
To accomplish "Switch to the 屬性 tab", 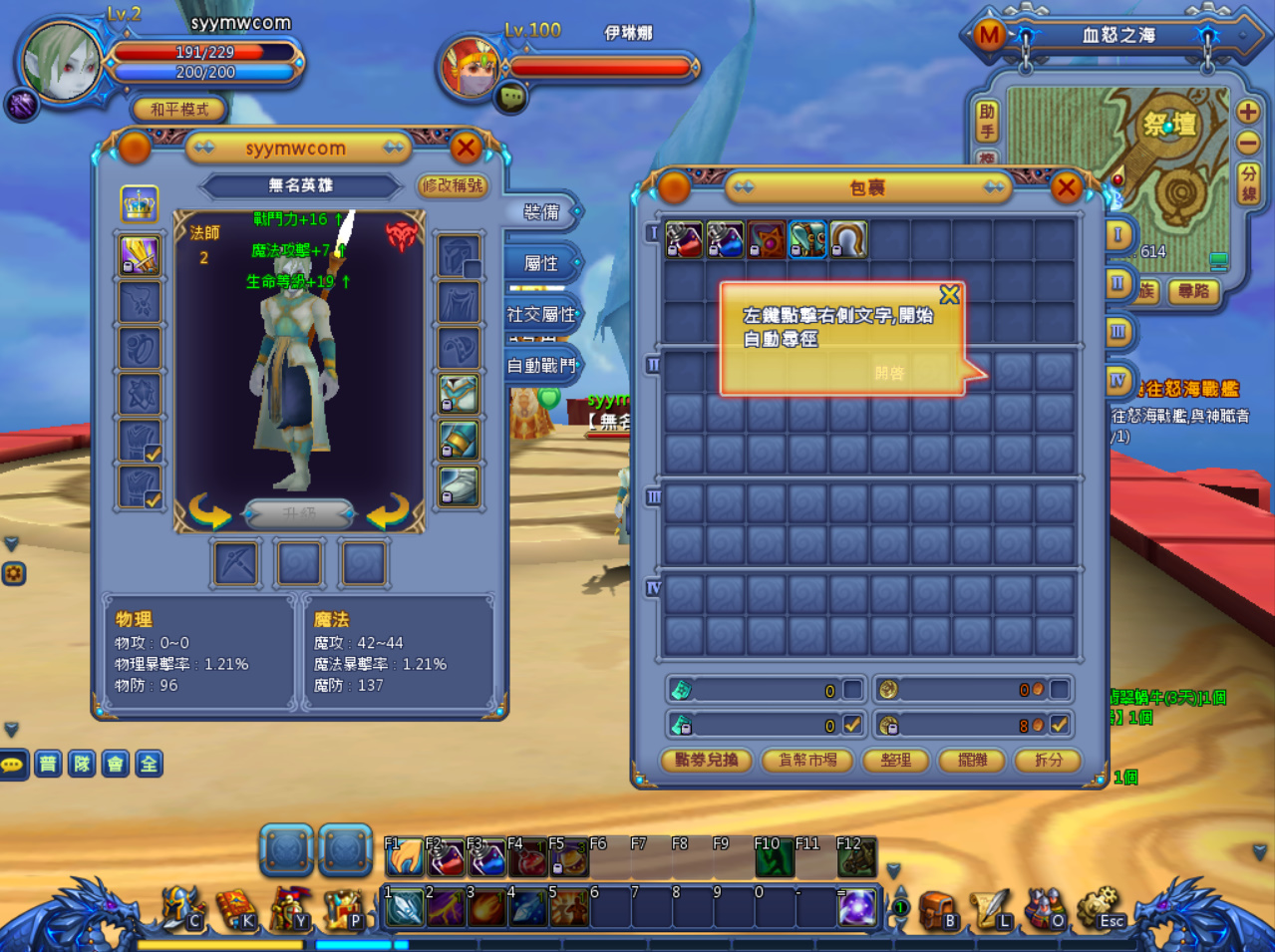I will coord(541,263).
